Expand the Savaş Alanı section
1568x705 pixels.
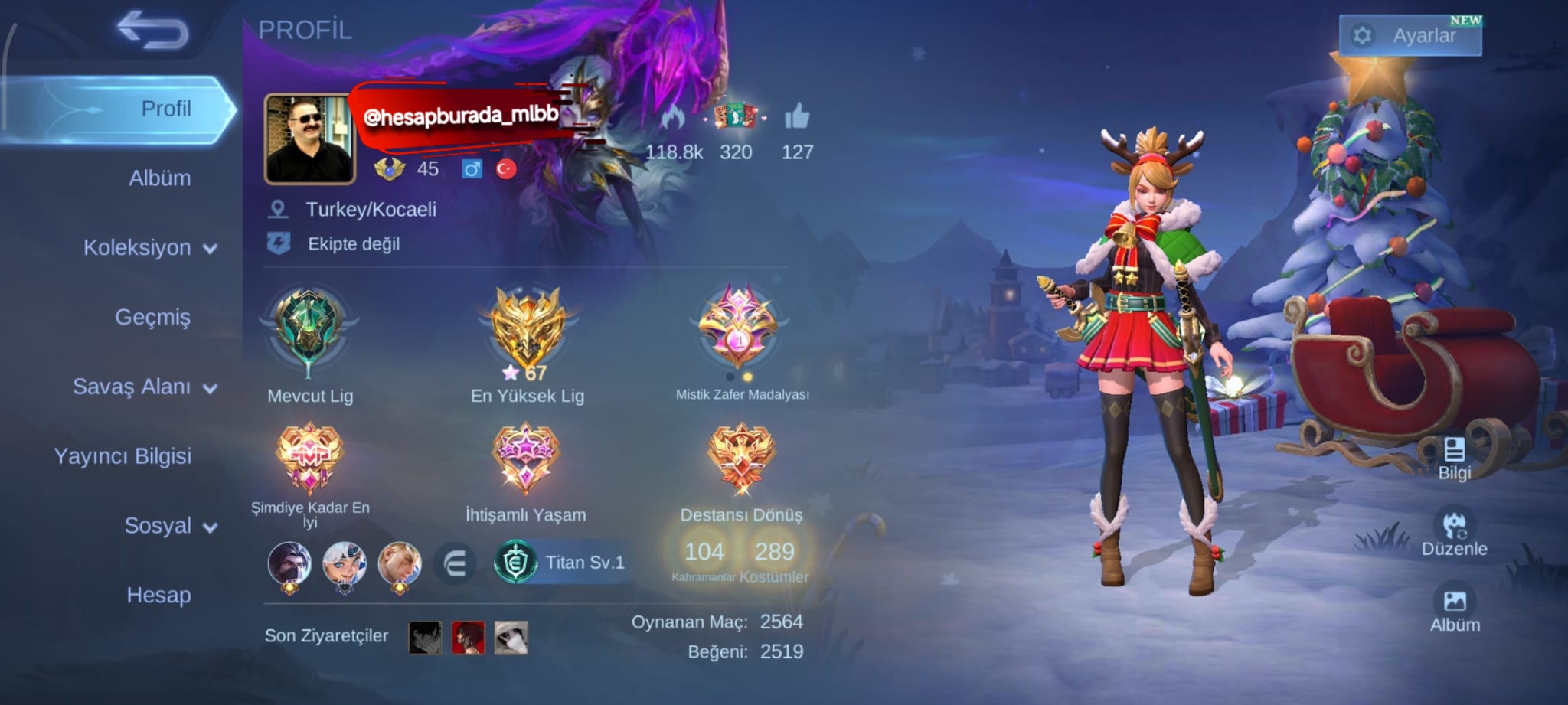[x=144, y=387]
